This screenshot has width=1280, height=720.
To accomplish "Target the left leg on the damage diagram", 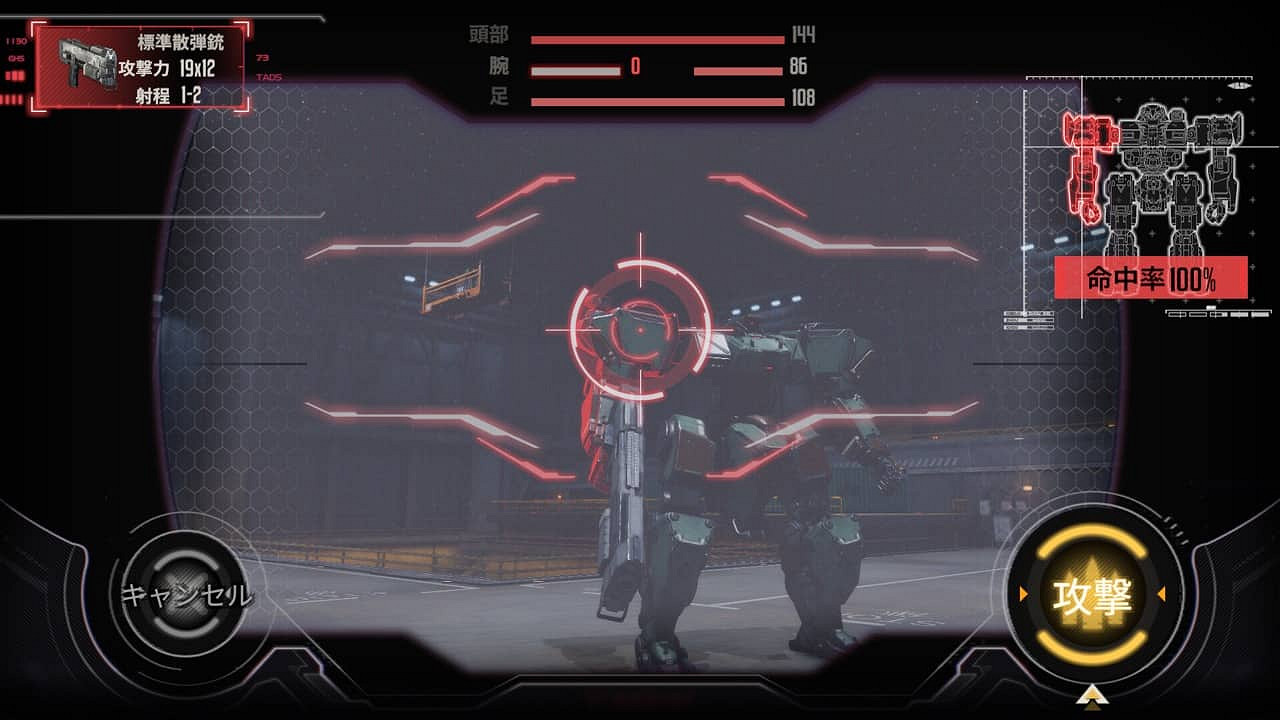I will click(1119, 215).
